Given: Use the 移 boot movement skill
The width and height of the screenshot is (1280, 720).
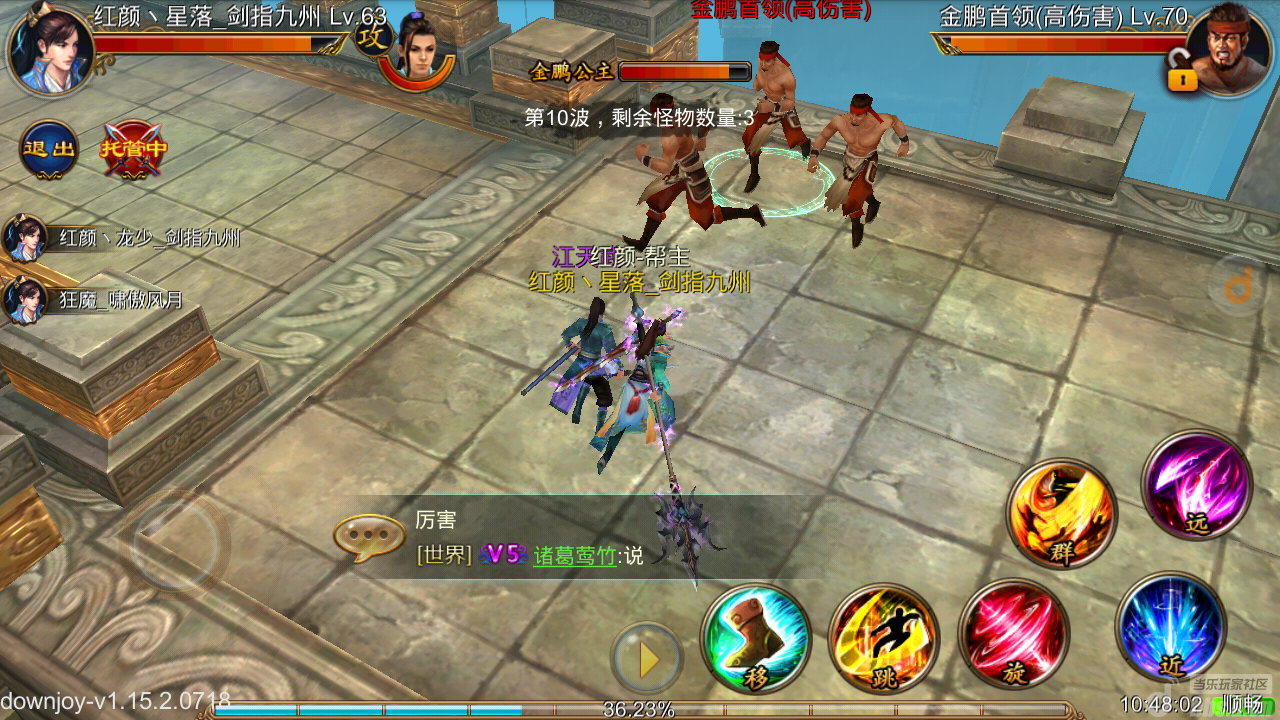Looking at the screenshot, I should tap(756, 639).
